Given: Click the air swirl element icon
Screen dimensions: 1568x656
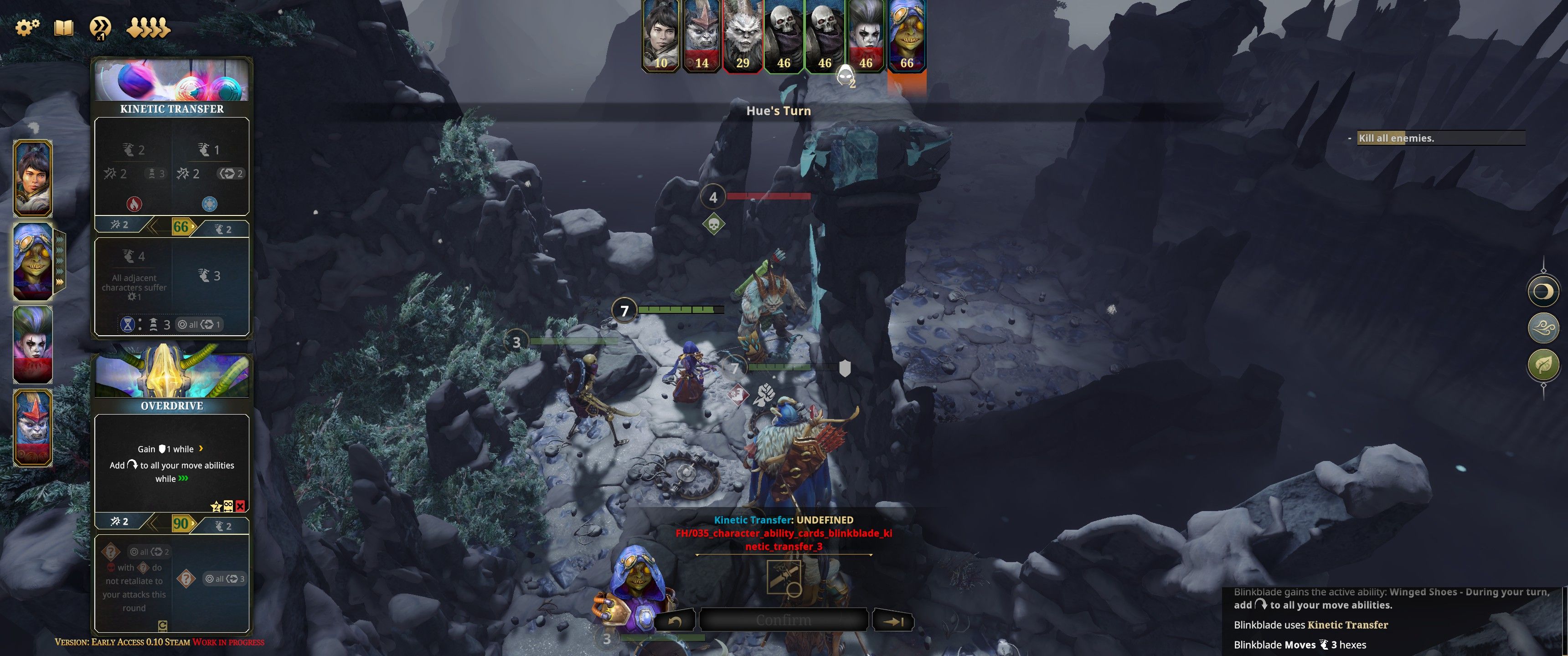Looking at the screenshot, I should click(x=1543, y=328).
